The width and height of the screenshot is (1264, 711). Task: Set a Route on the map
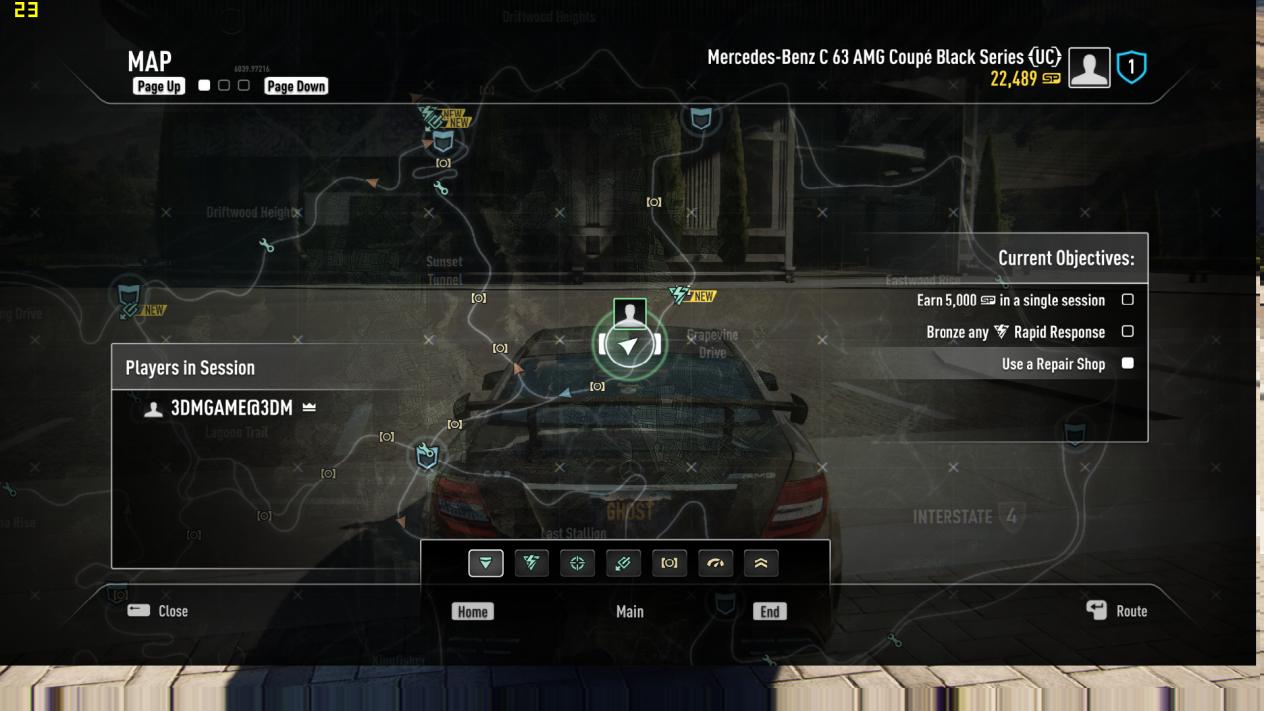(x=1117, y=611)
